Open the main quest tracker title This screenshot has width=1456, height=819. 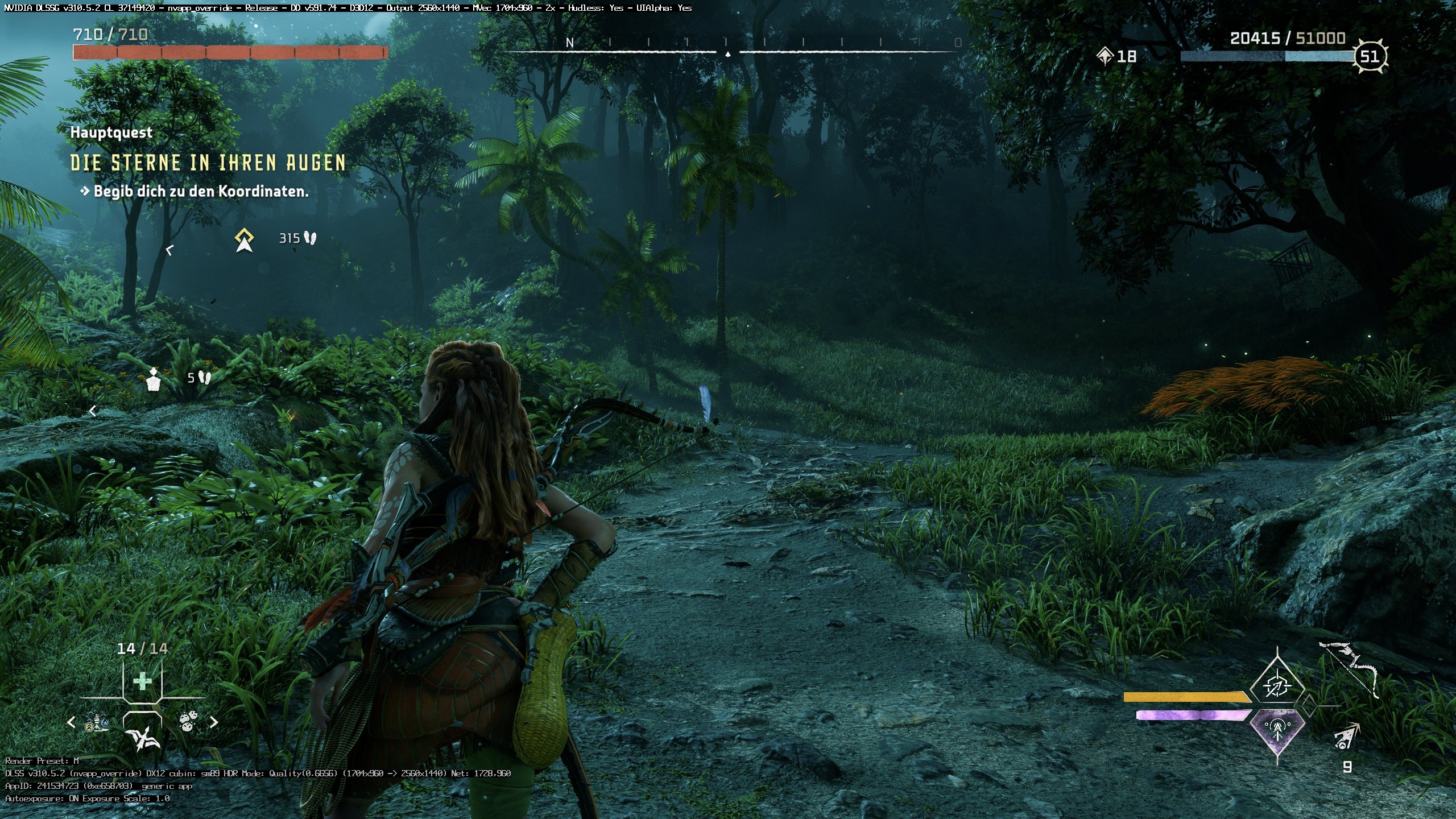tap(208, 163)
